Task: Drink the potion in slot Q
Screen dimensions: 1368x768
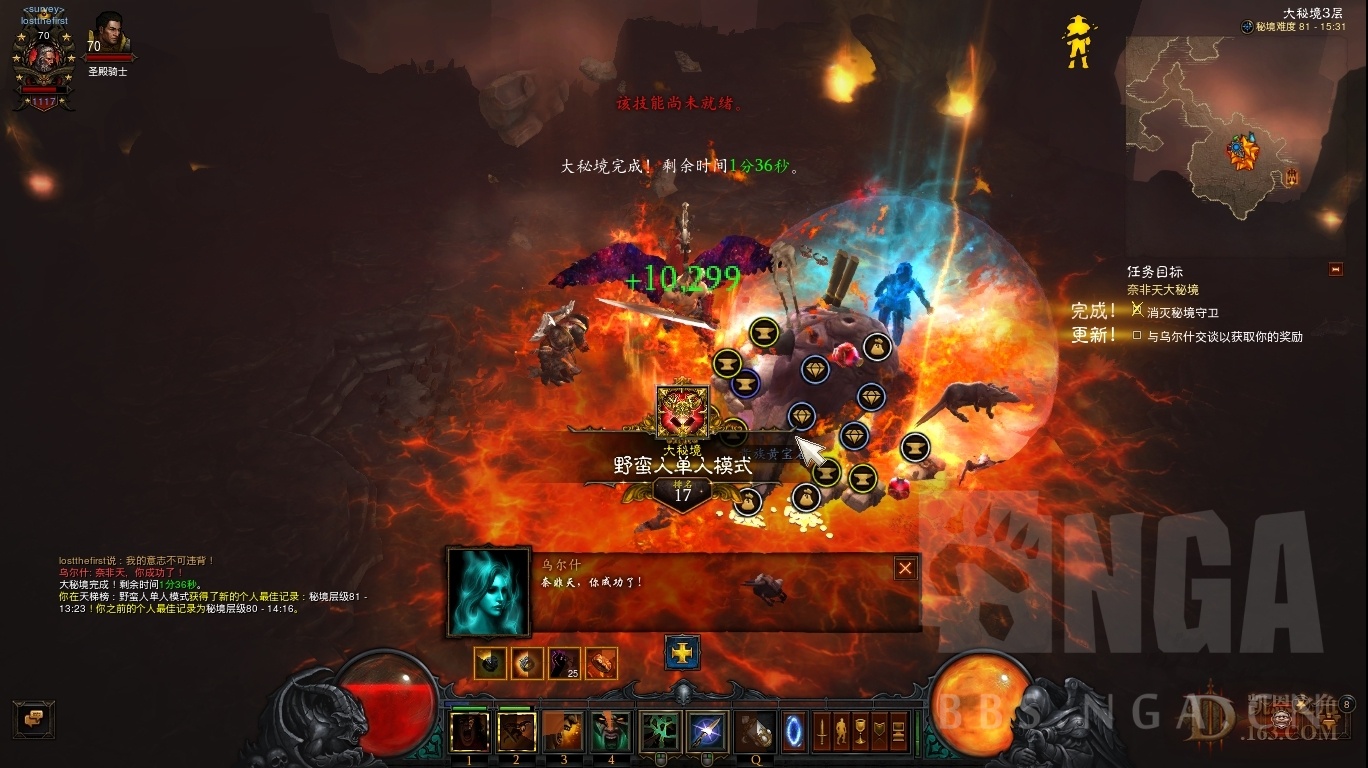Action: point(755,731)
